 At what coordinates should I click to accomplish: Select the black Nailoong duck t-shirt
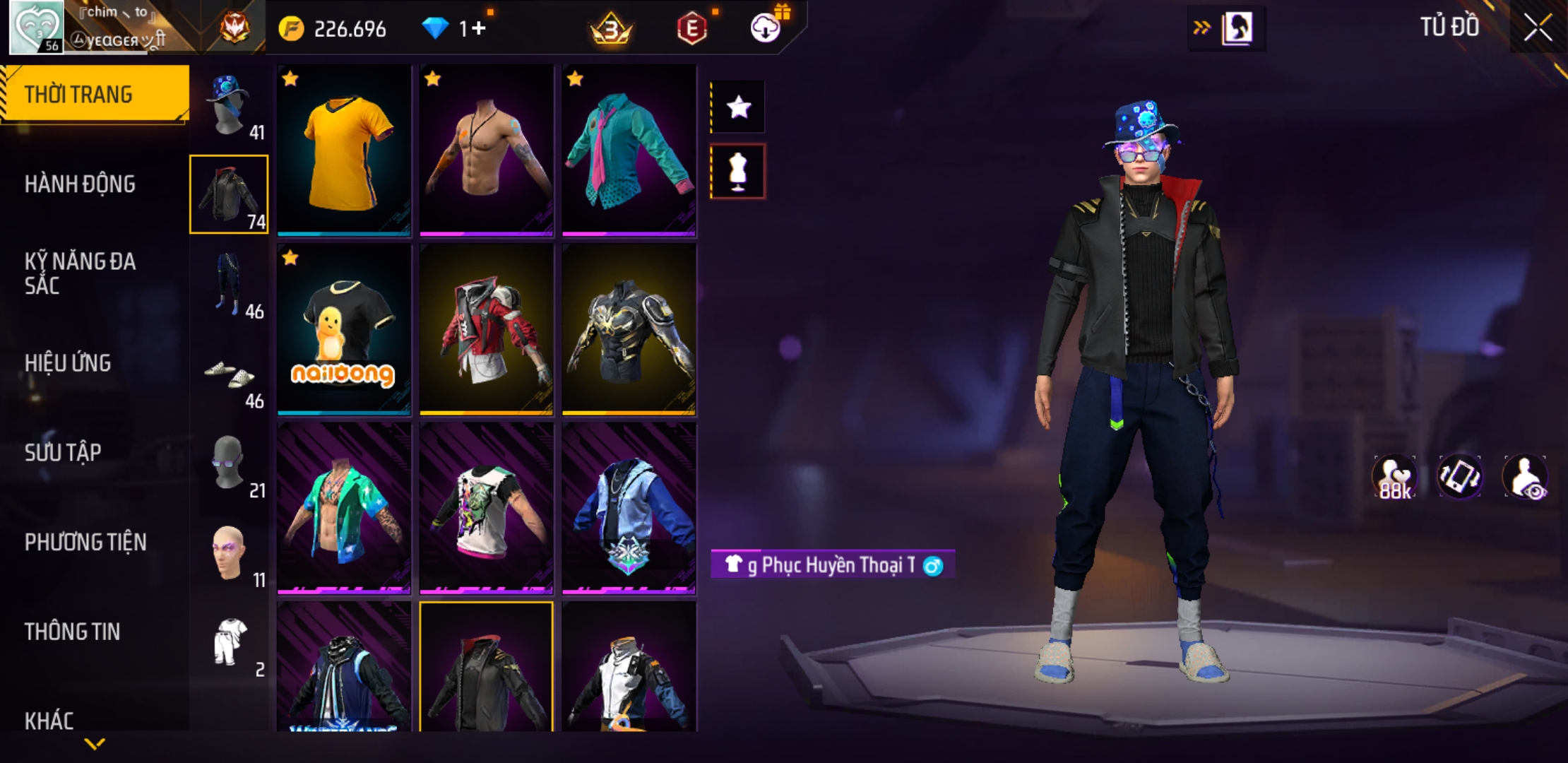pos(344,329)
